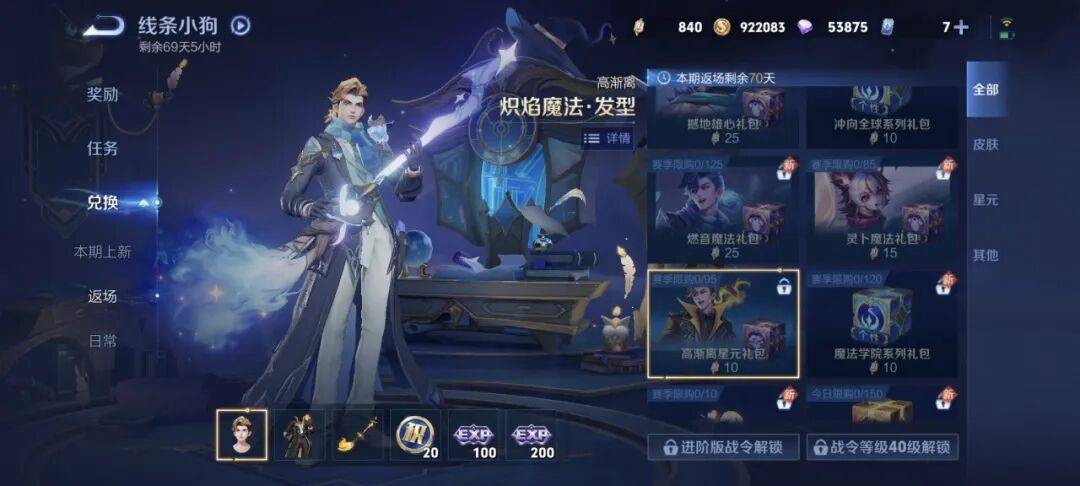Add more currency with the plus button
1080x486 pixels.
[x=961, y=27]
